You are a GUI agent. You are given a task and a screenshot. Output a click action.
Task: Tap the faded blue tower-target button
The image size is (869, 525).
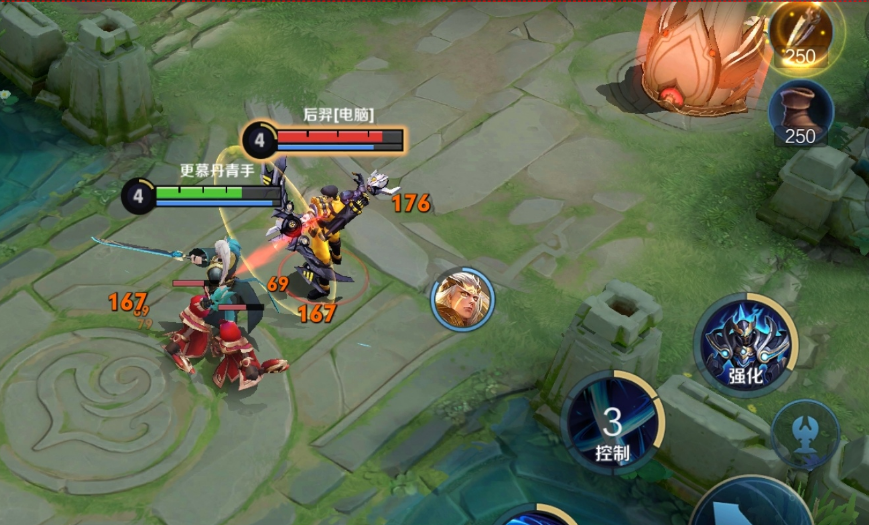(x=806, y=437)
